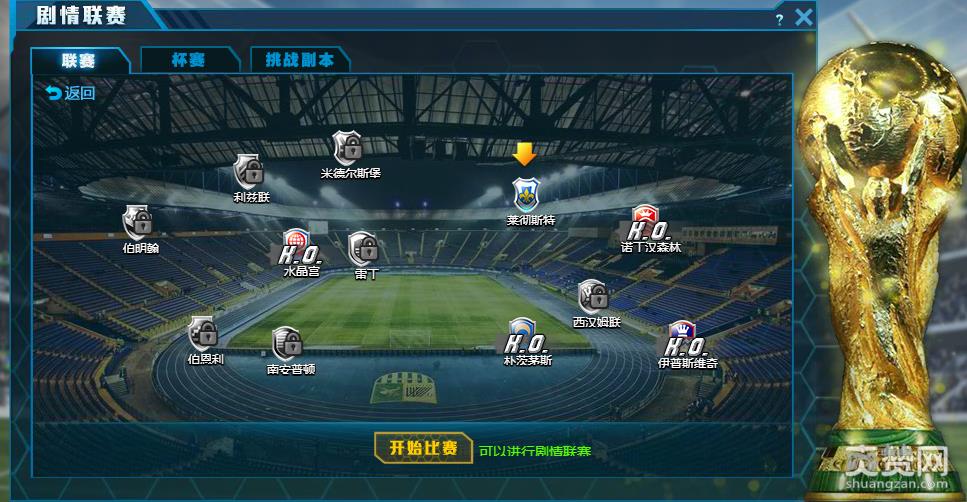This screenshot has height=502, width=967.
Task: Pick the locked 南安普顿 team
Action: (288, 343)
